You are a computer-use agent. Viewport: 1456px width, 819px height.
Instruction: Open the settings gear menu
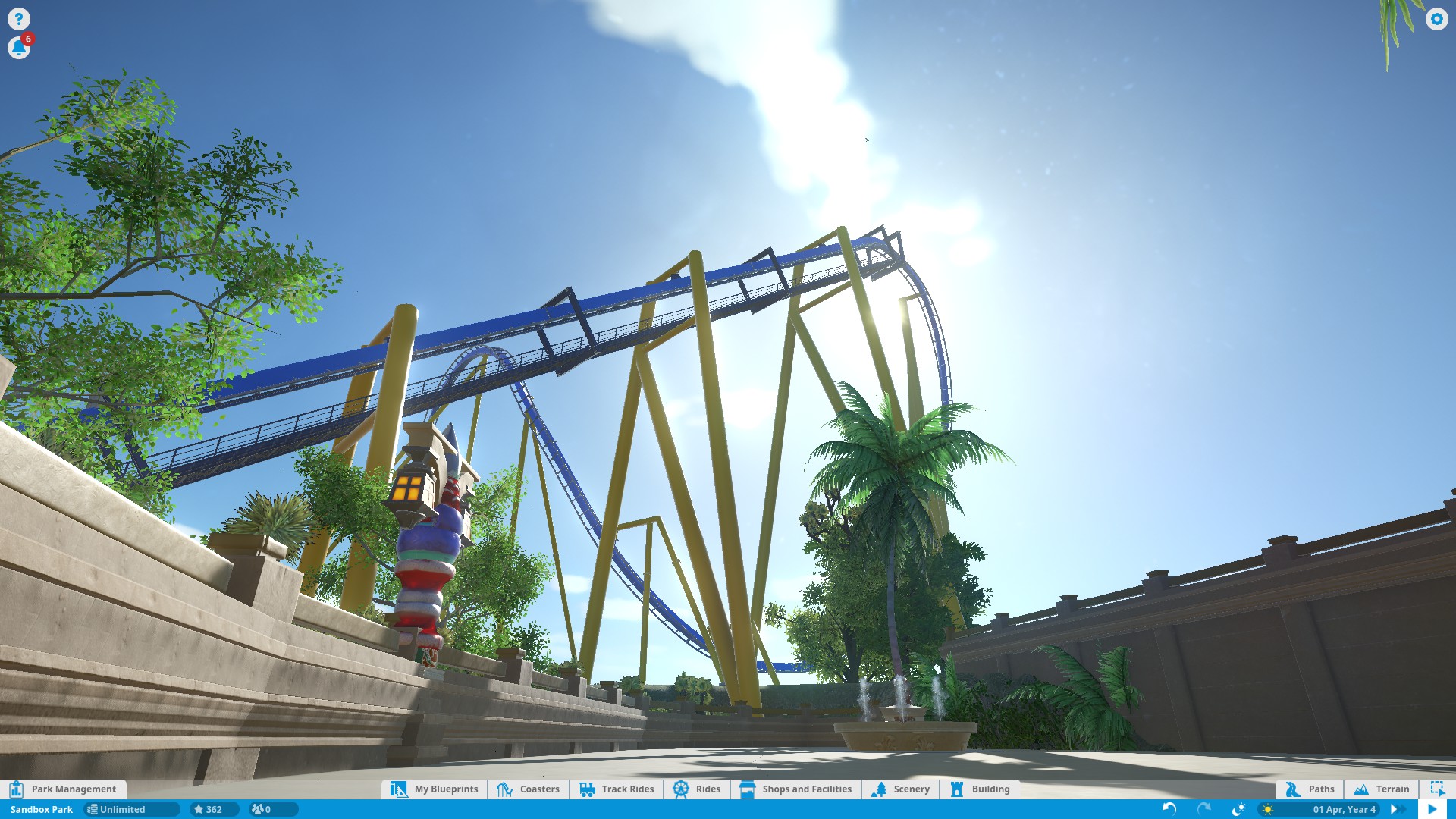click(x=1436, y=19)
